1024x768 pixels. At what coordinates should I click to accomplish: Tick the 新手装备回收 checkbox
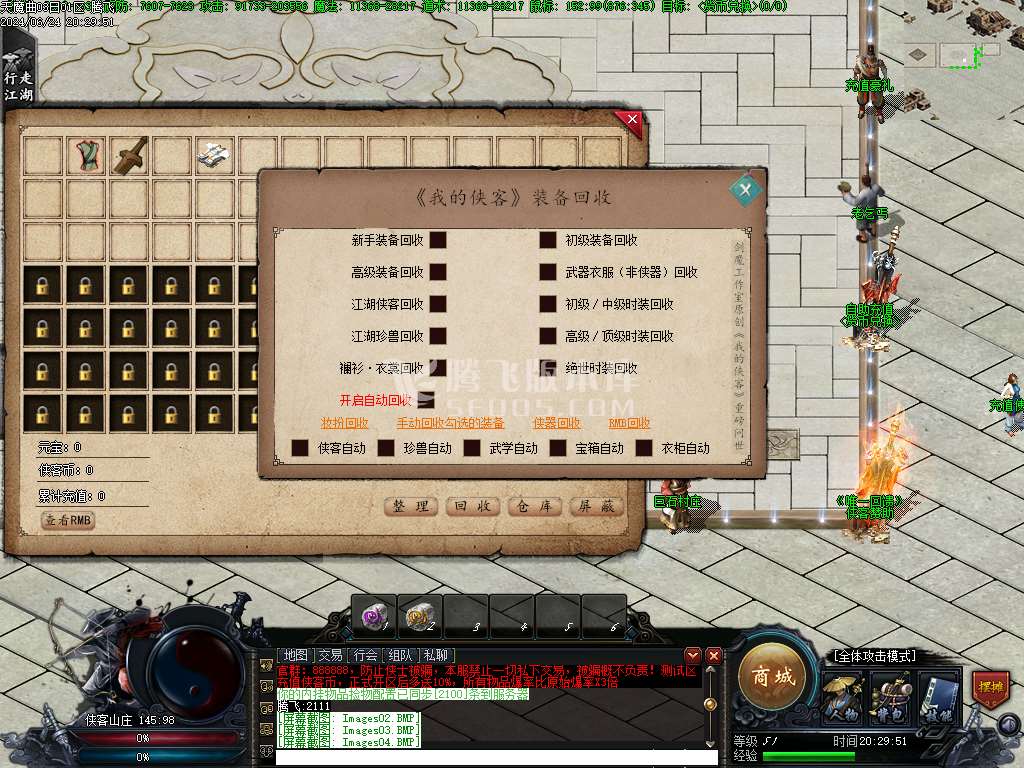click(438, 240)
